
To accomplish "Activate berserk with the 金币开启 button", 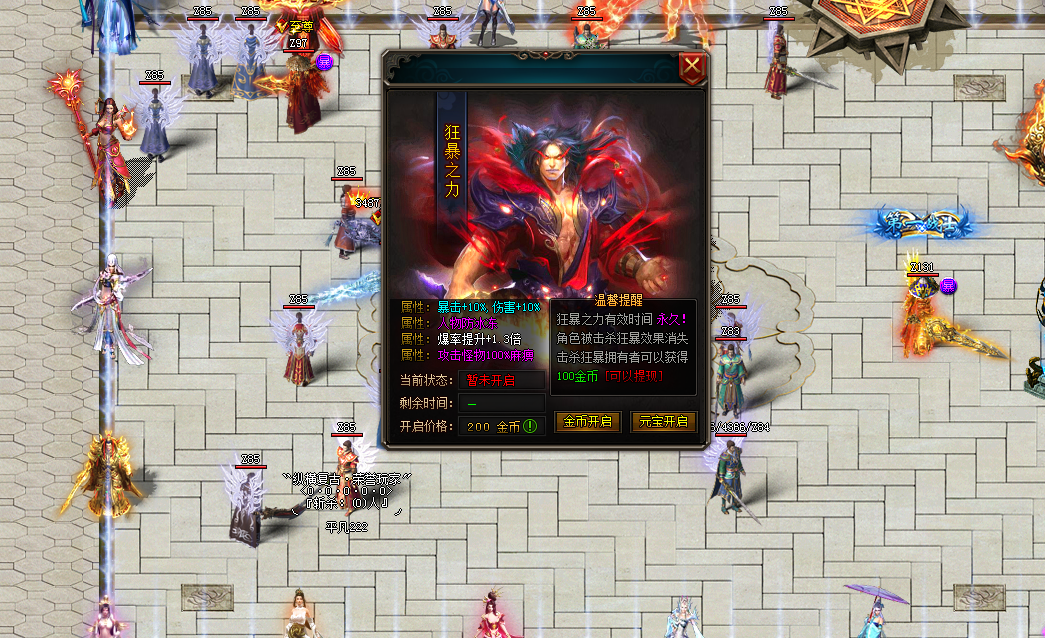I will click(588, 421).
